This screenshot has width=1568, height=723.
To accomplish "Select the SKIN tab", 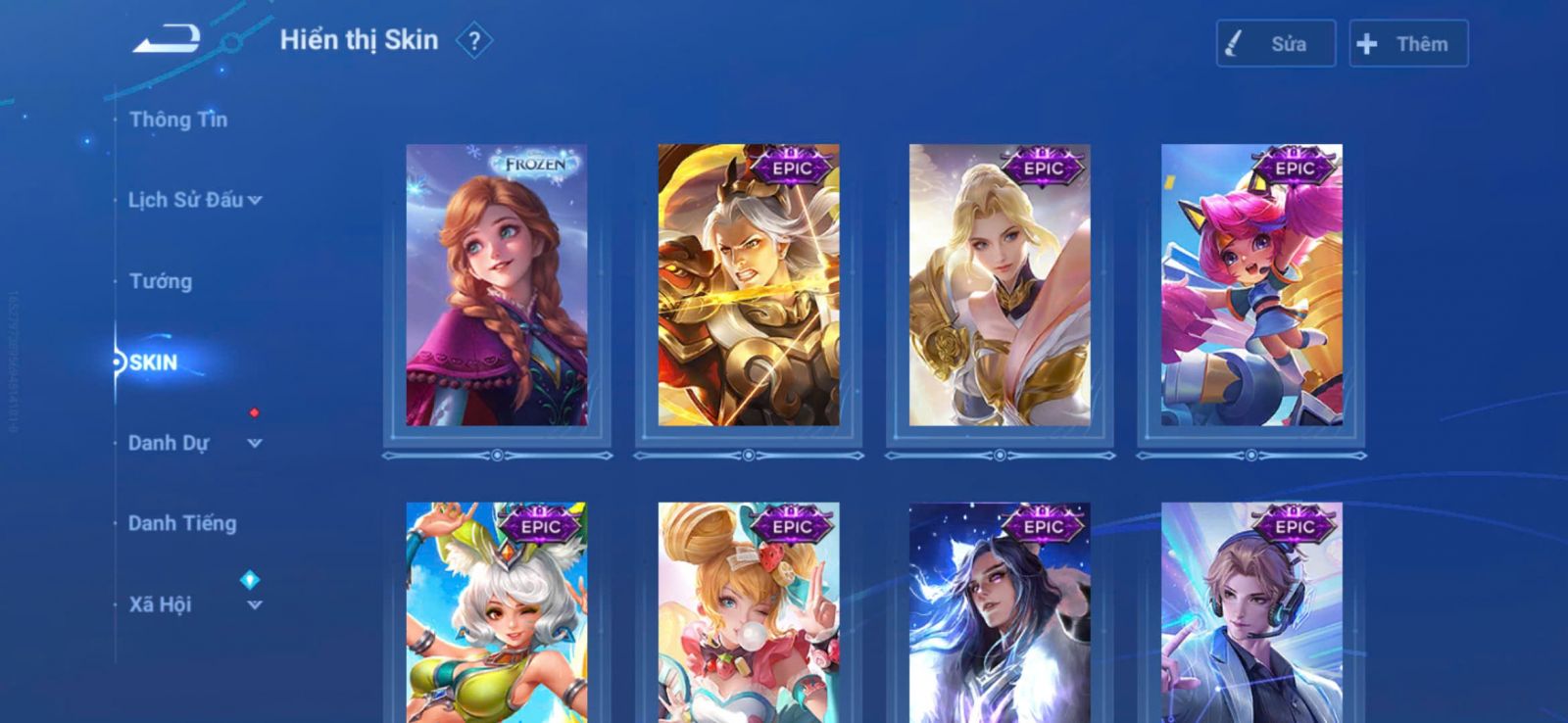I will (x=154, y=362).
